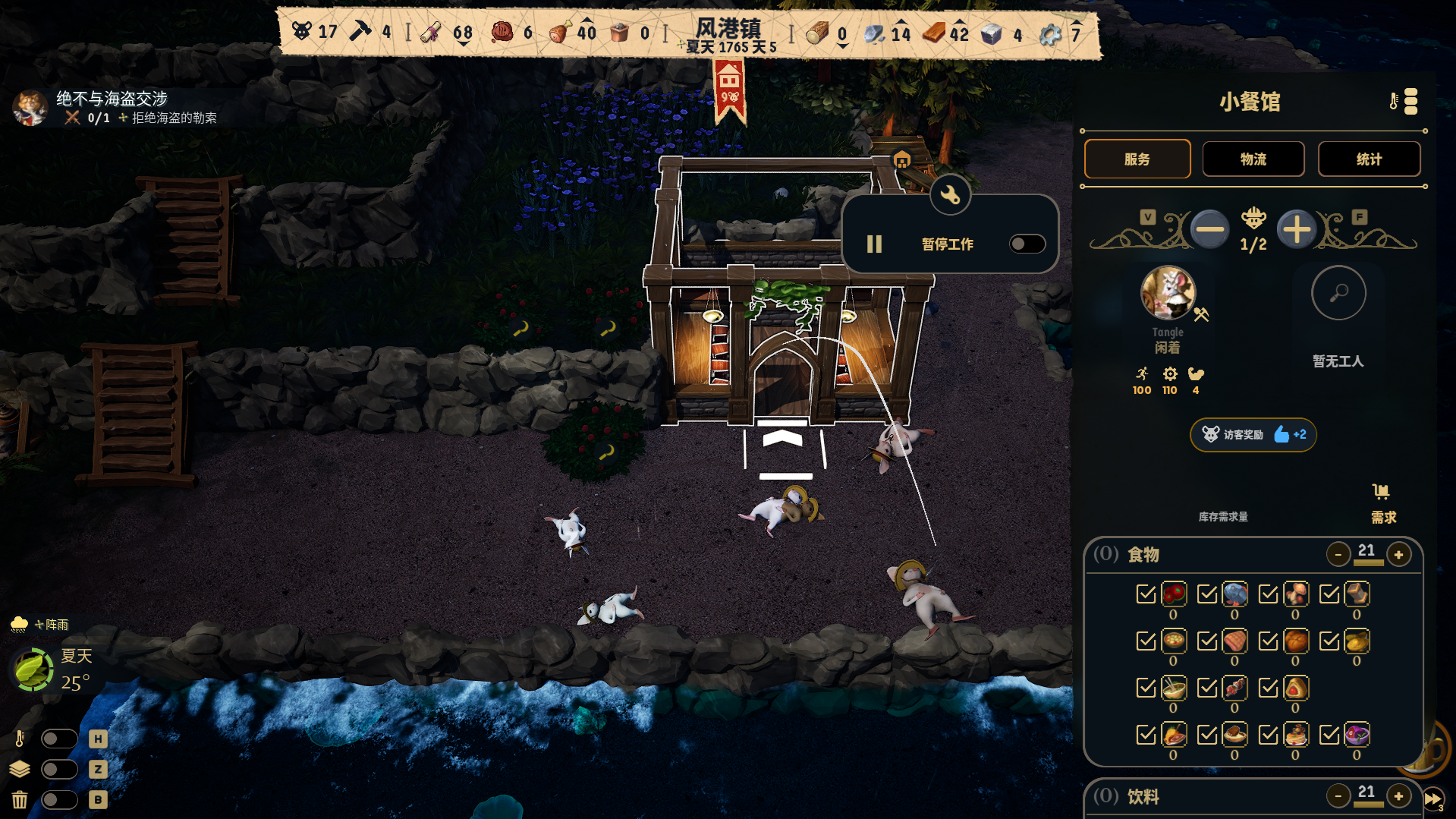Increase 食物 stock demand amount
Viewport: 1456px width, 819px height.
point(1398,555)
